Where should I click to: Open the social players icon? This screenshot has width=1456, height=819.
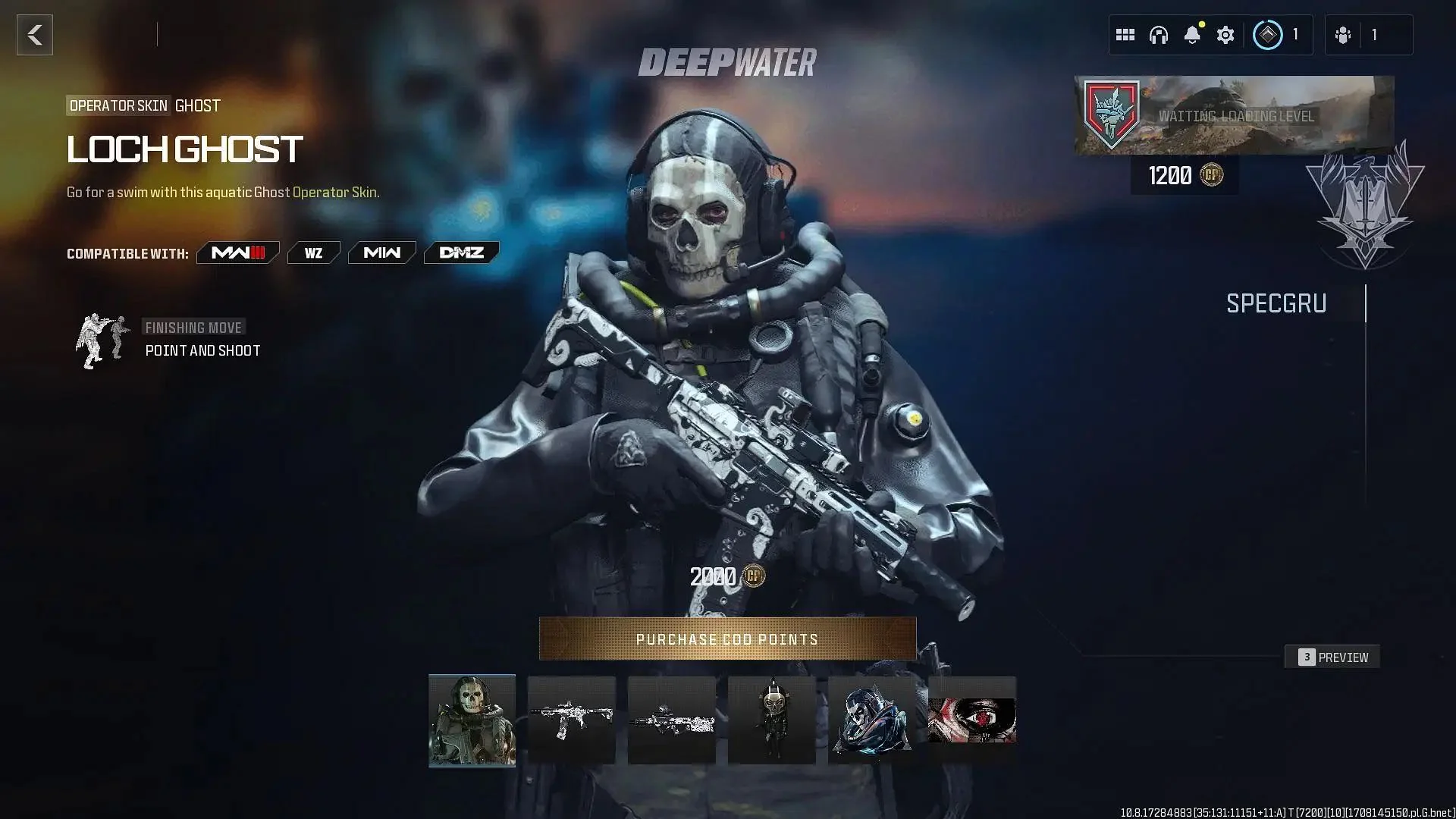pos(1344,34)
